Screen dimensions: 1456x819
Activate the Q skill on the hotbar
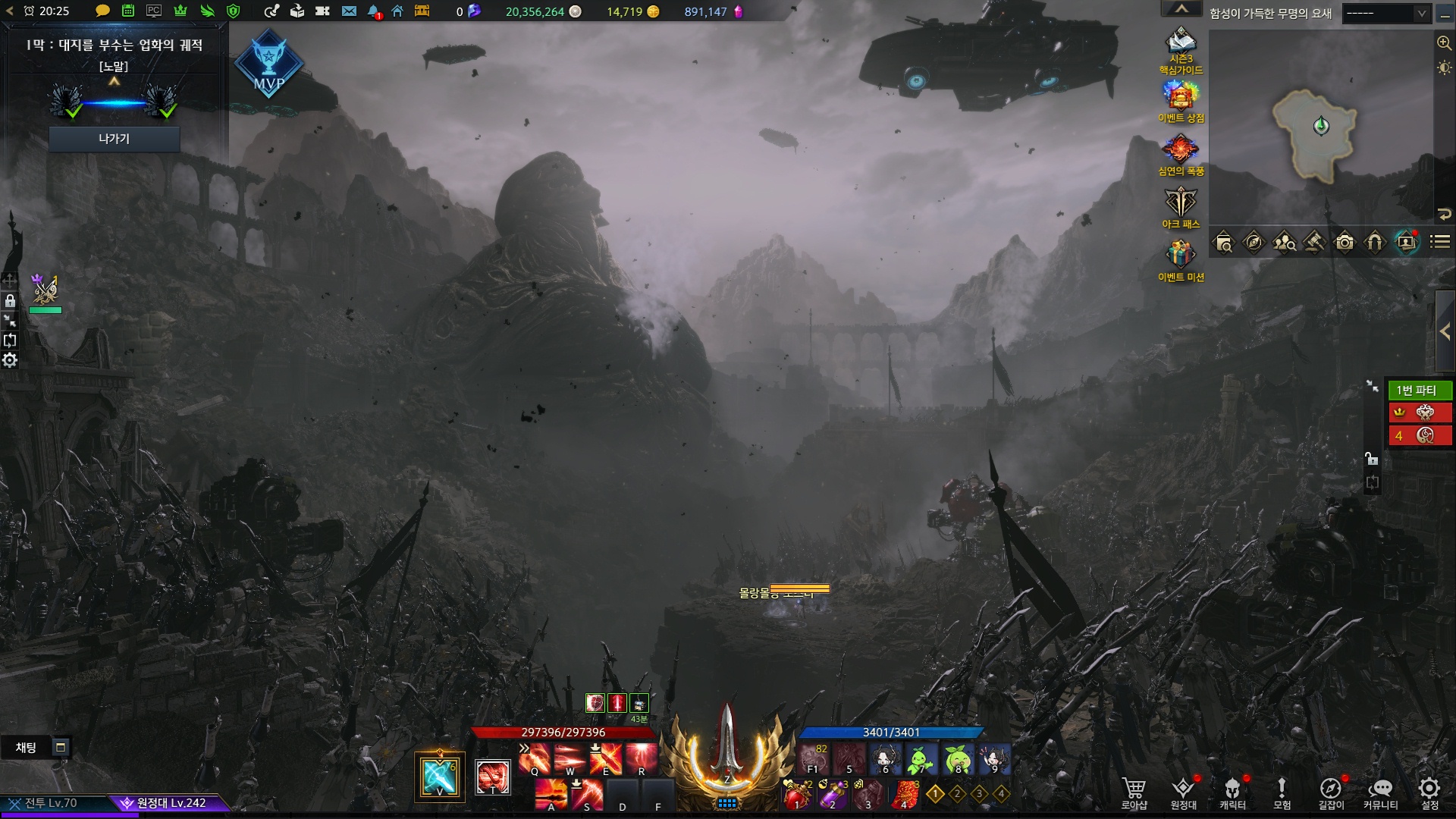point(535,758)
